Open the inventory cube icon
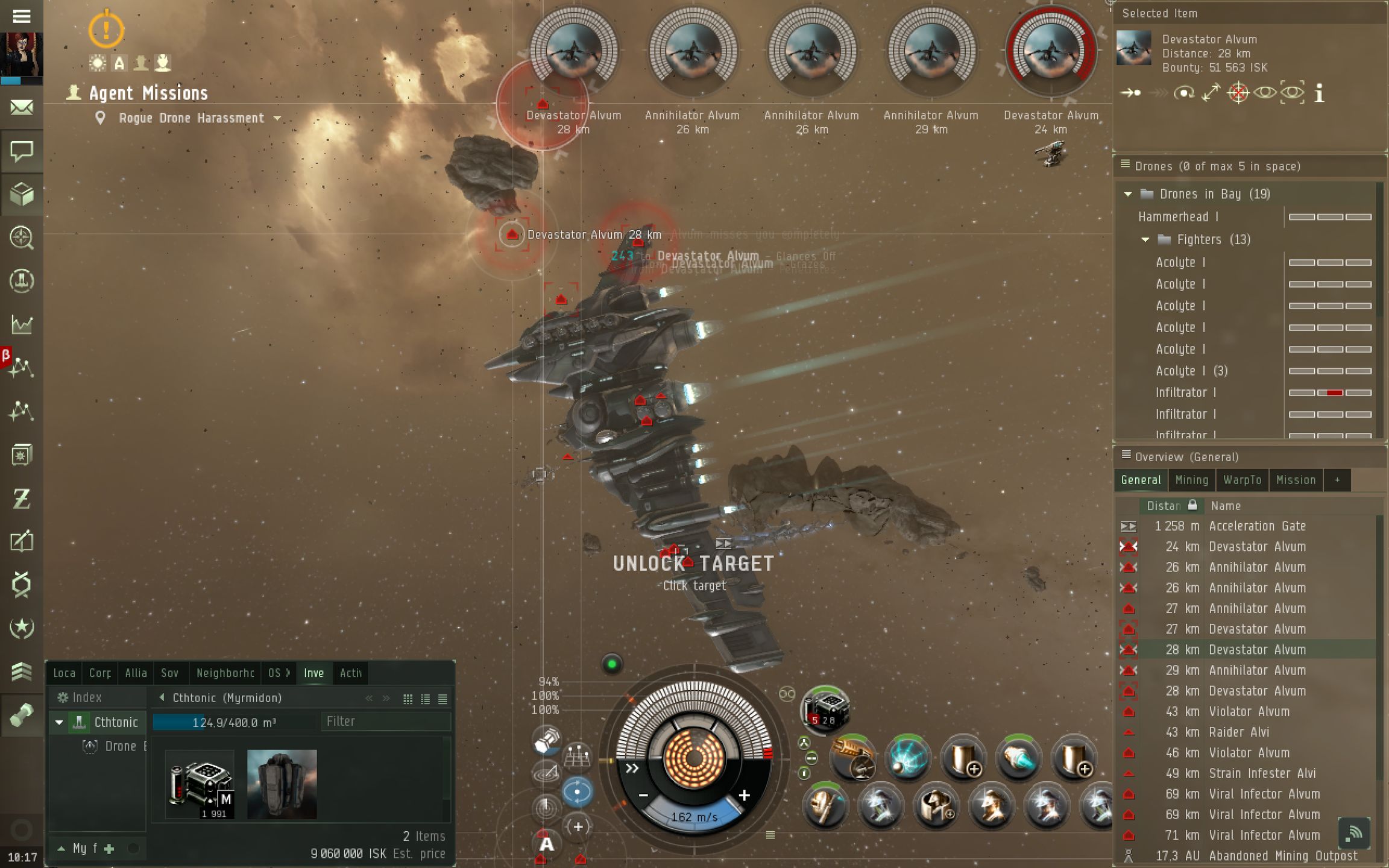Viewport: 1389px width, 868px height. (22, 194)
